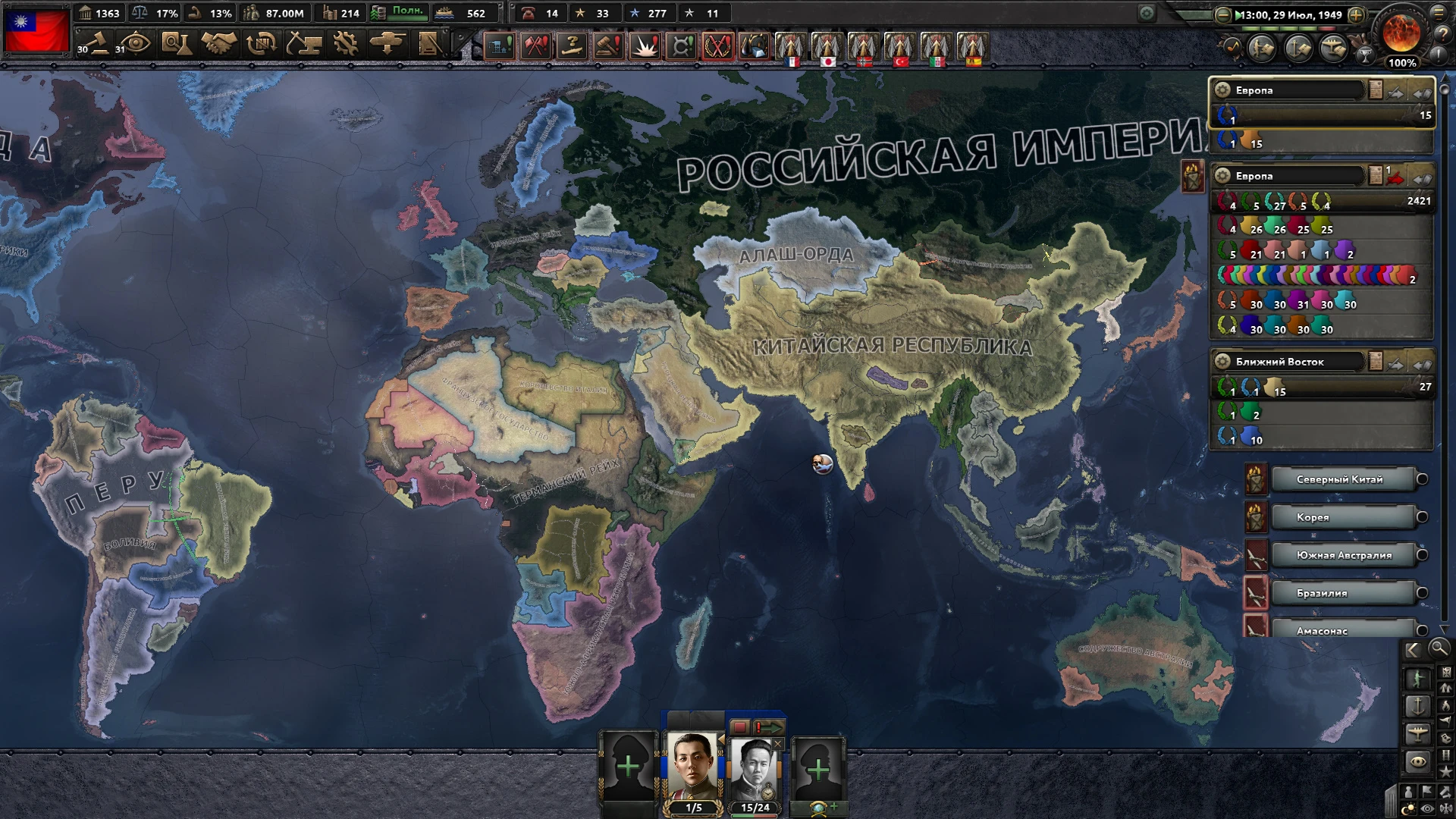This screenshot has height=819, width=1456.
Task: Click the Бразилия entry in the right list
Action: (x=1344, y=593)
